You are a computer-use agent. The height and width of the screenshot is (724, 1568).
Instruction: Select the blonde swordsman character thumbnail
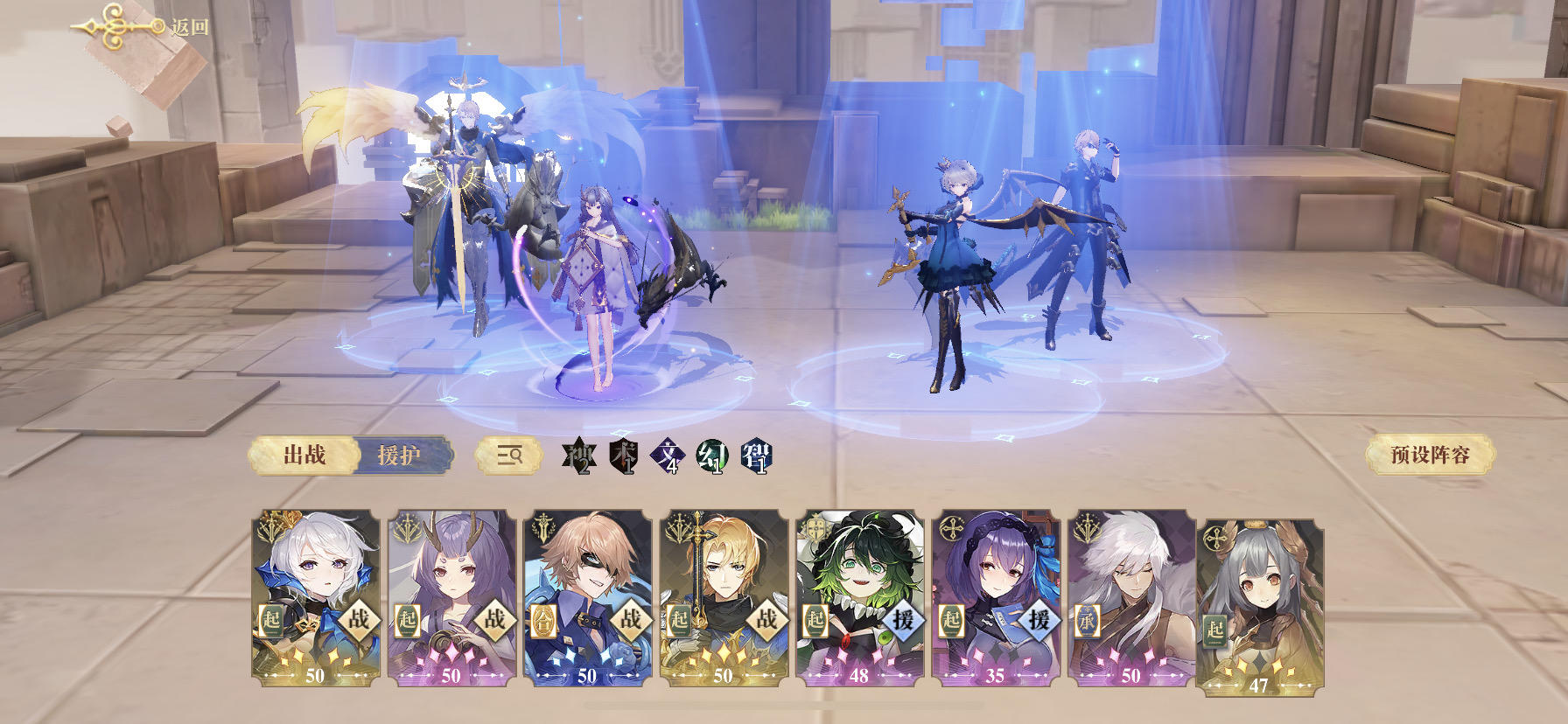726,577
